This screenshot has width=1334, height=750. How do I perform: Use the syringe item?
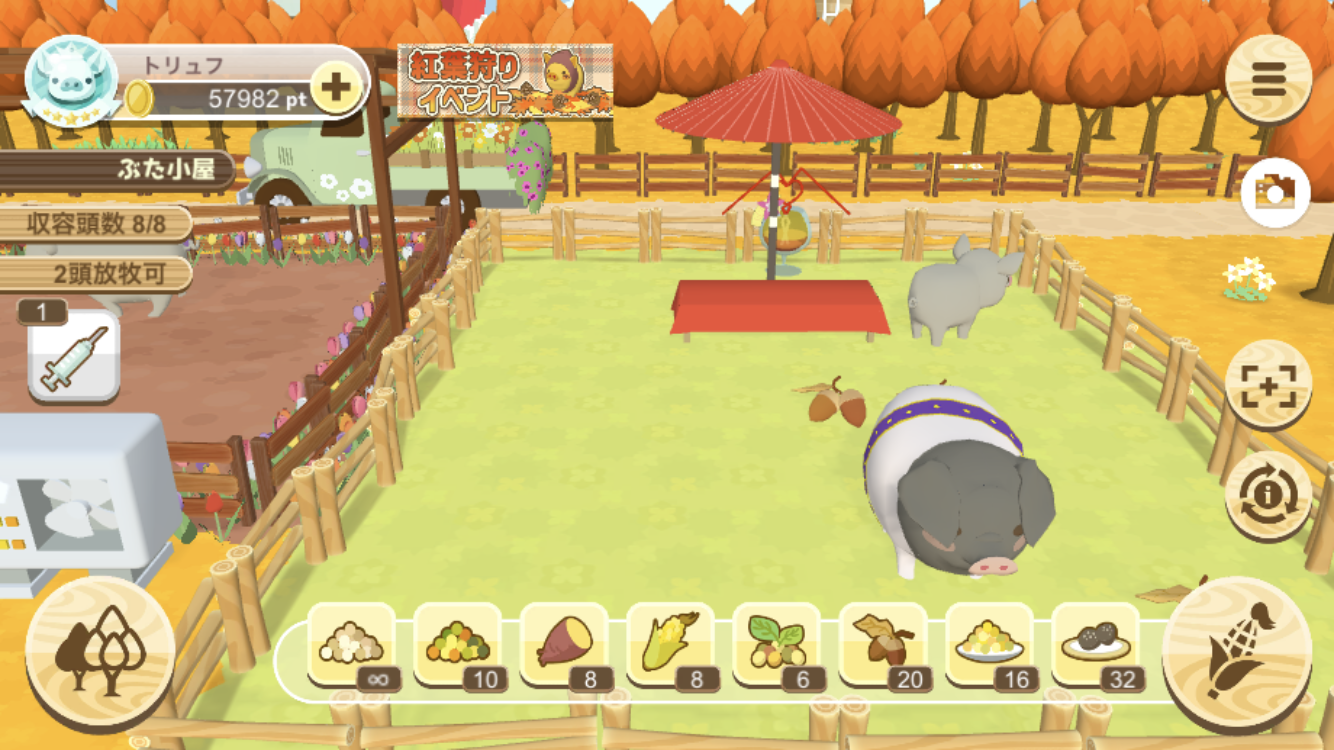coord(73,358)
